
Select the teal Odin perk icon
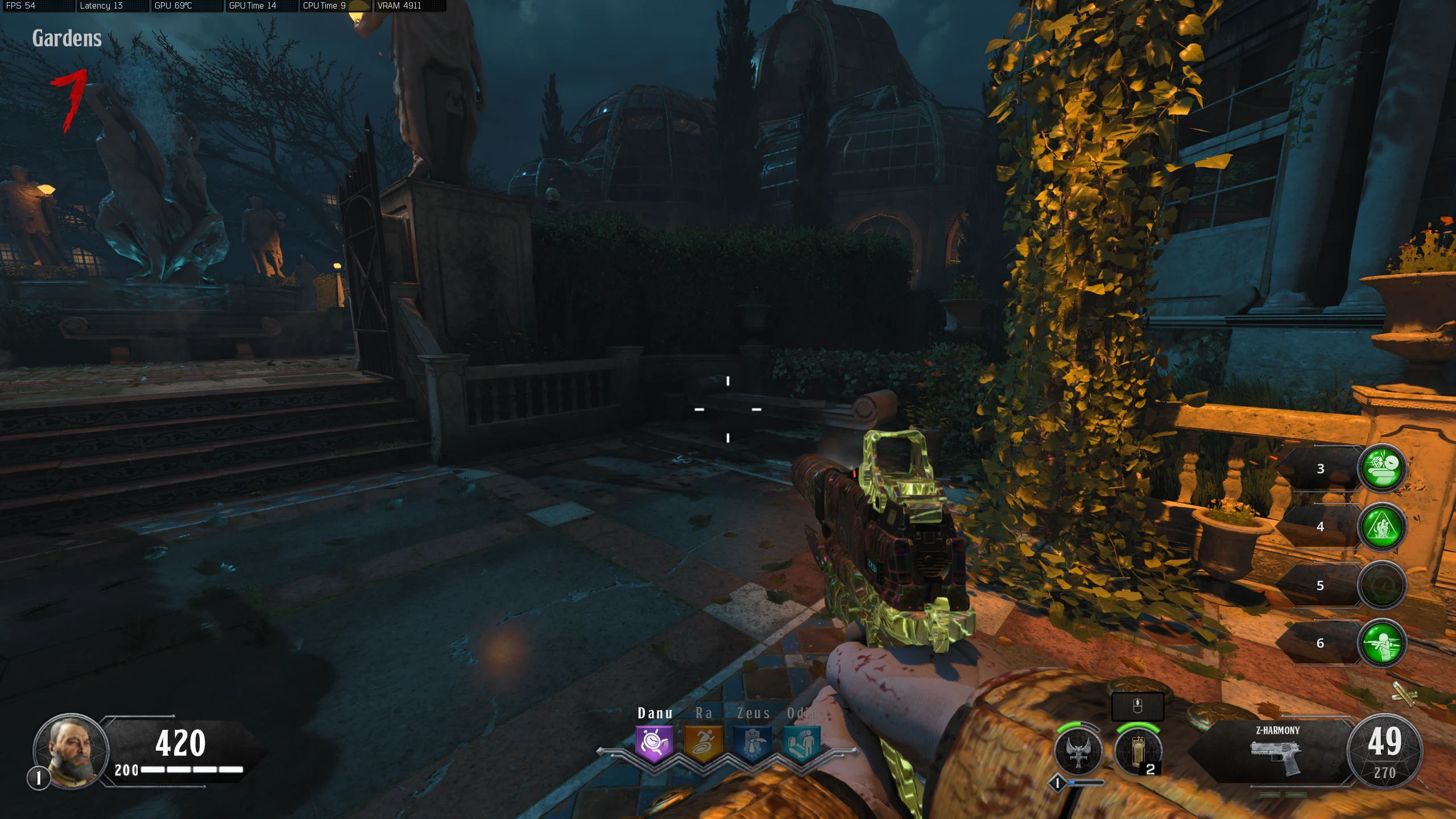click(802, 743)
